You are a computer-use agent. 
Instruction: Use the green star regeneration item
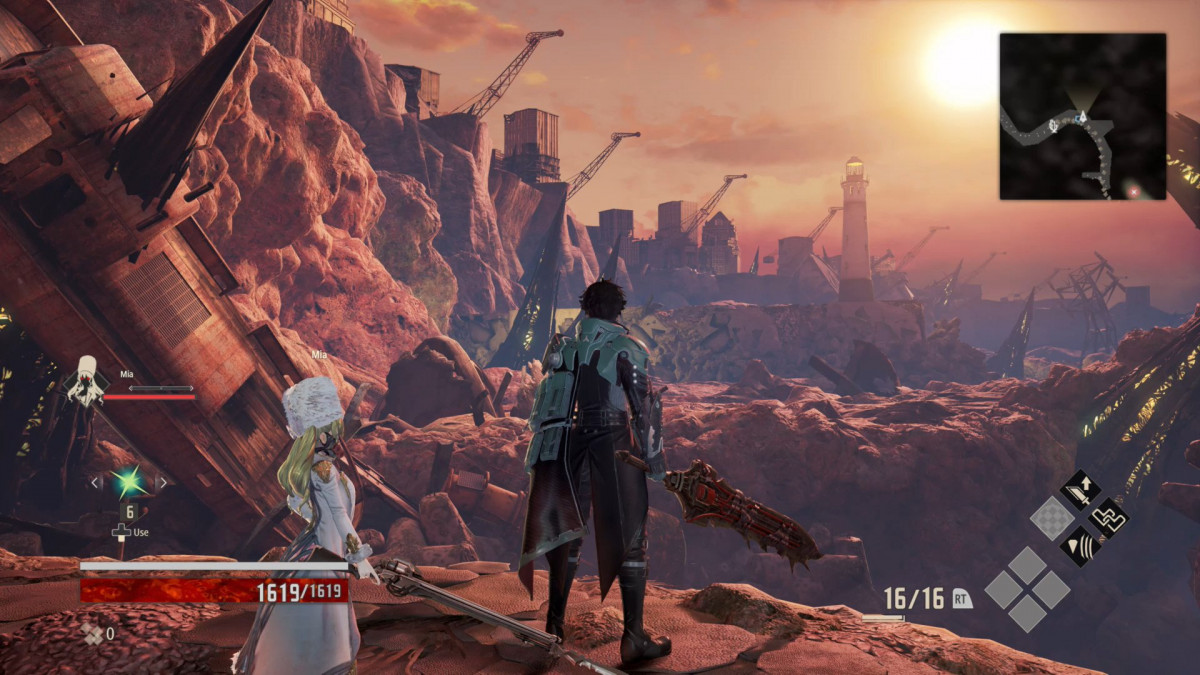(x=128, y=483)
